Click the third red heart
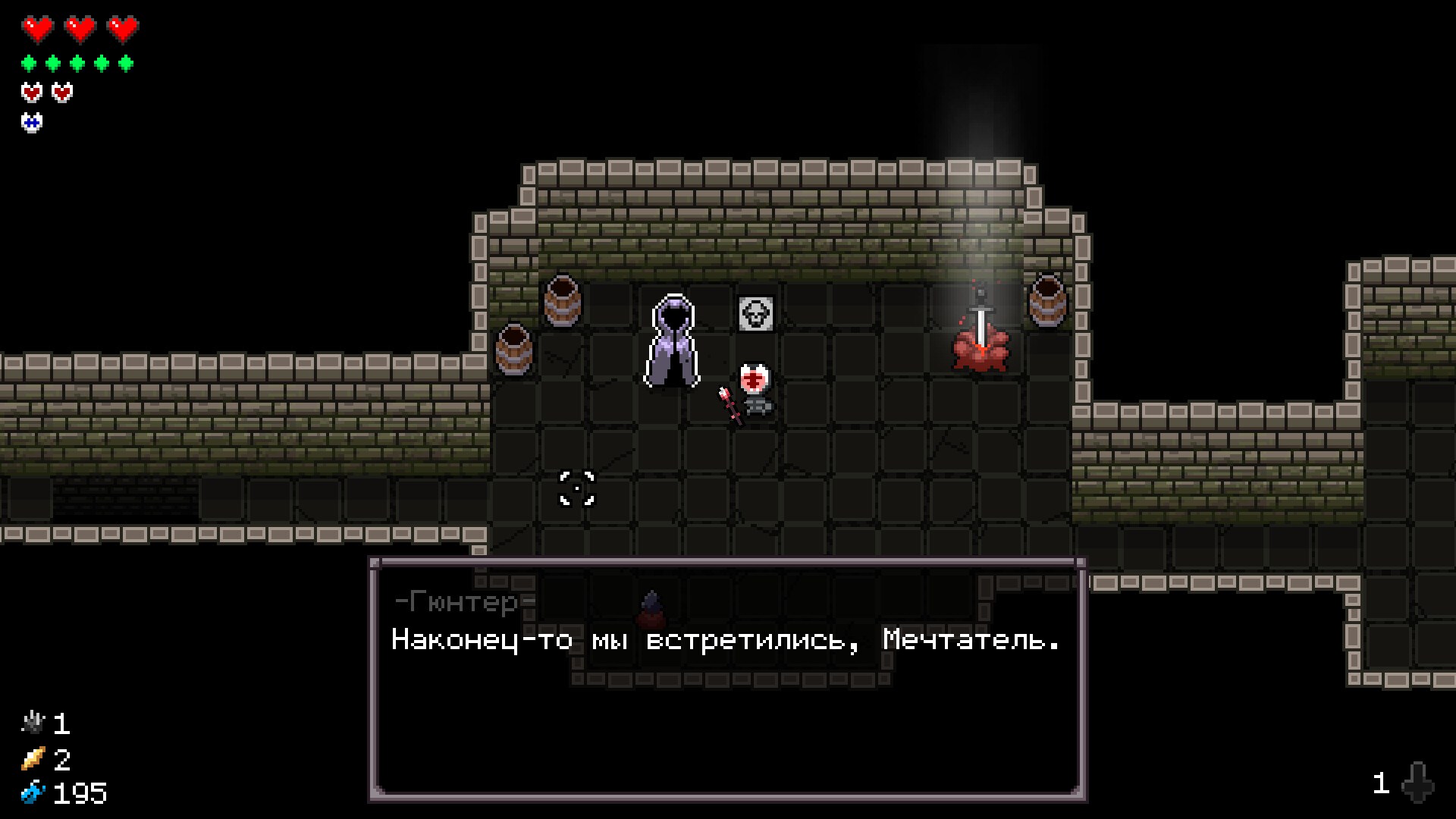The image size is (1456, 819). point(121,30)
